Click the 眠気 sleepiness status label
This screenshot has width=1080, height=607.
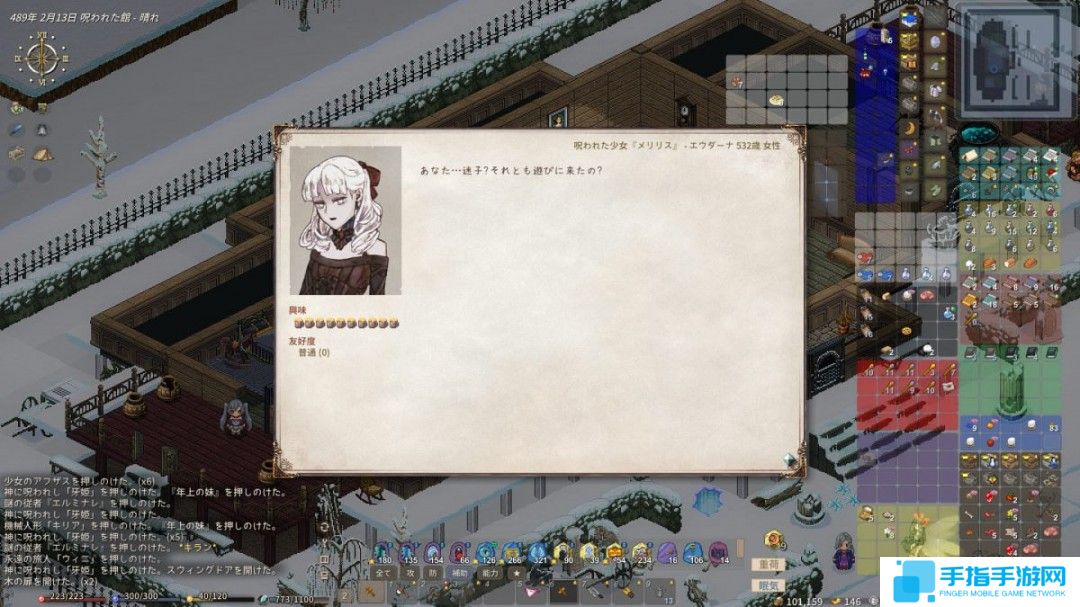767,586
